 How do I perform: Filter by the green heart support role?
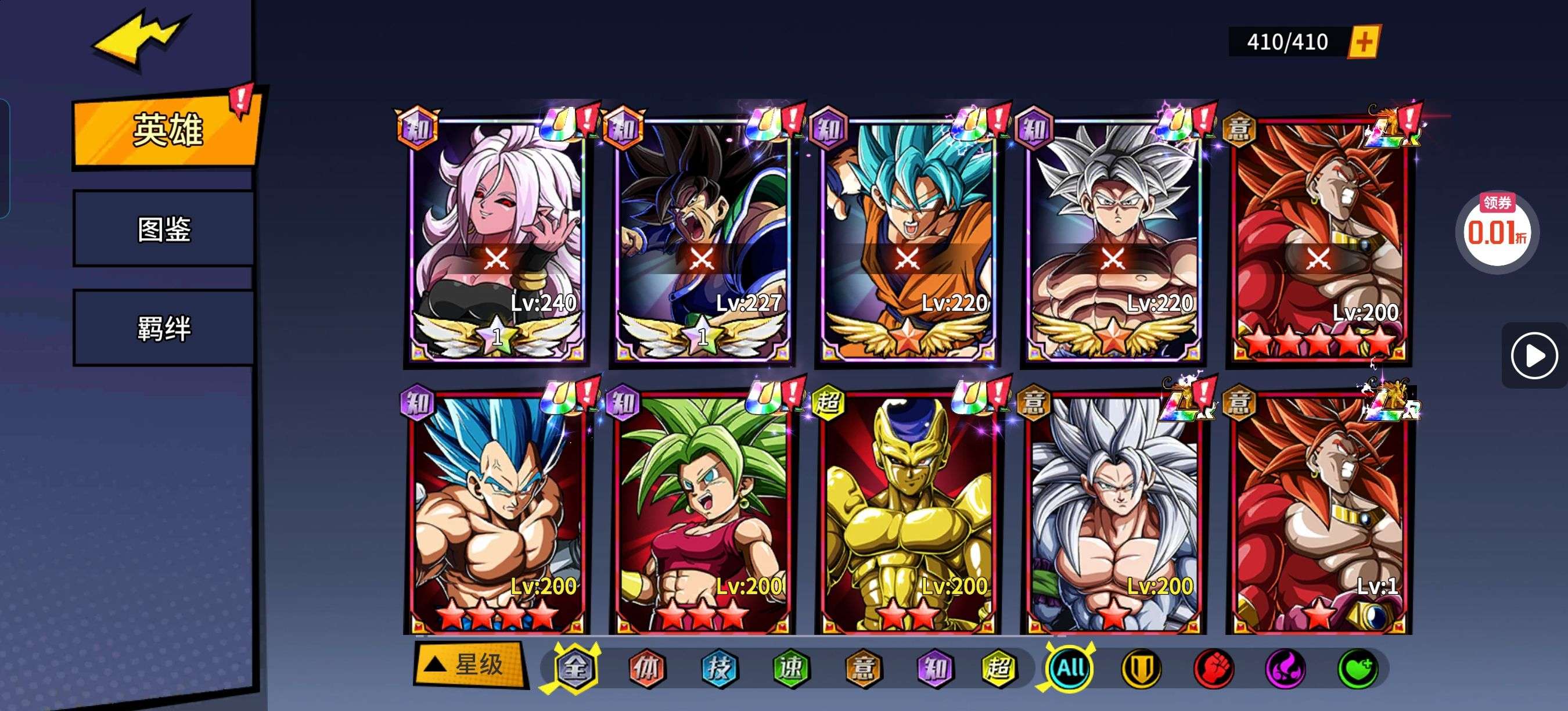click(x=1357, y=669)
